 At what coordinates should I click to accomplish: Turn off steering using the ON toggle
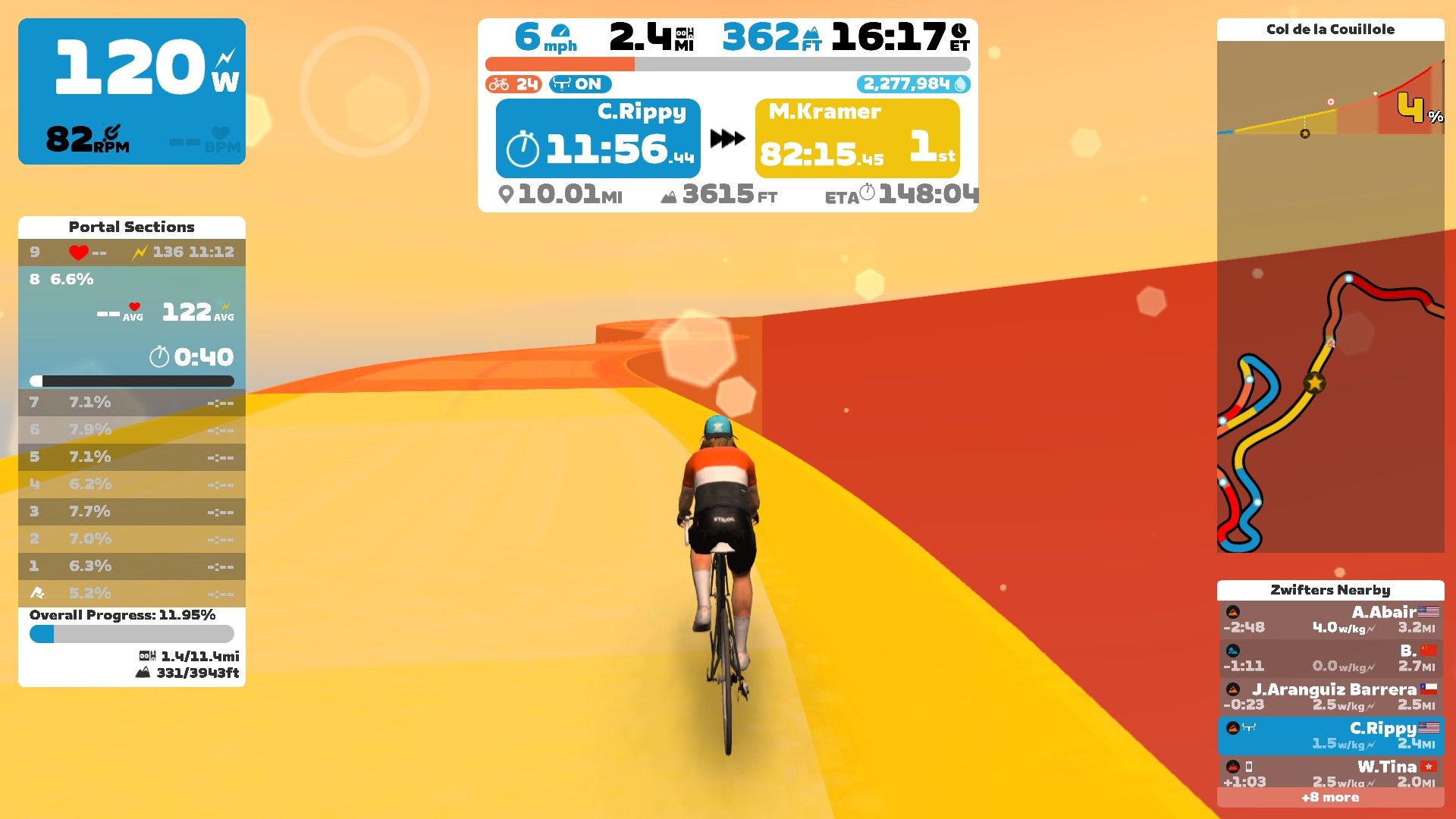(579, 85)
